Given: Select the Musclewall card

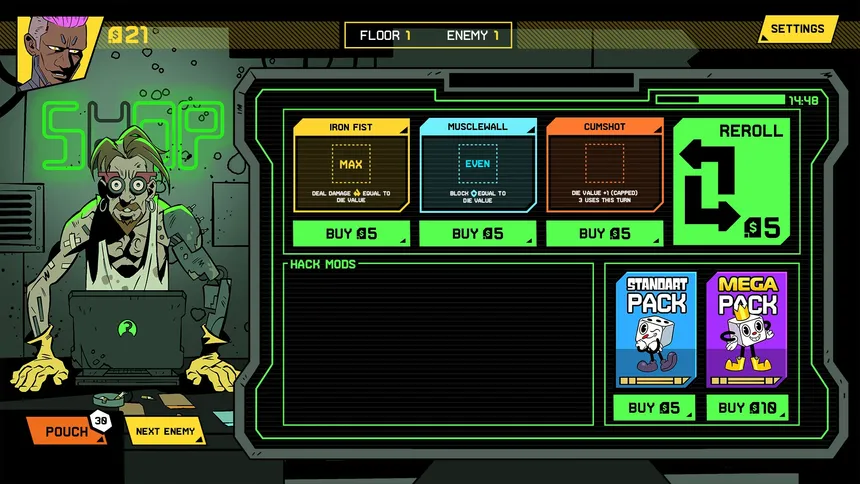Looking at the screenshot, I should point(477,165).
